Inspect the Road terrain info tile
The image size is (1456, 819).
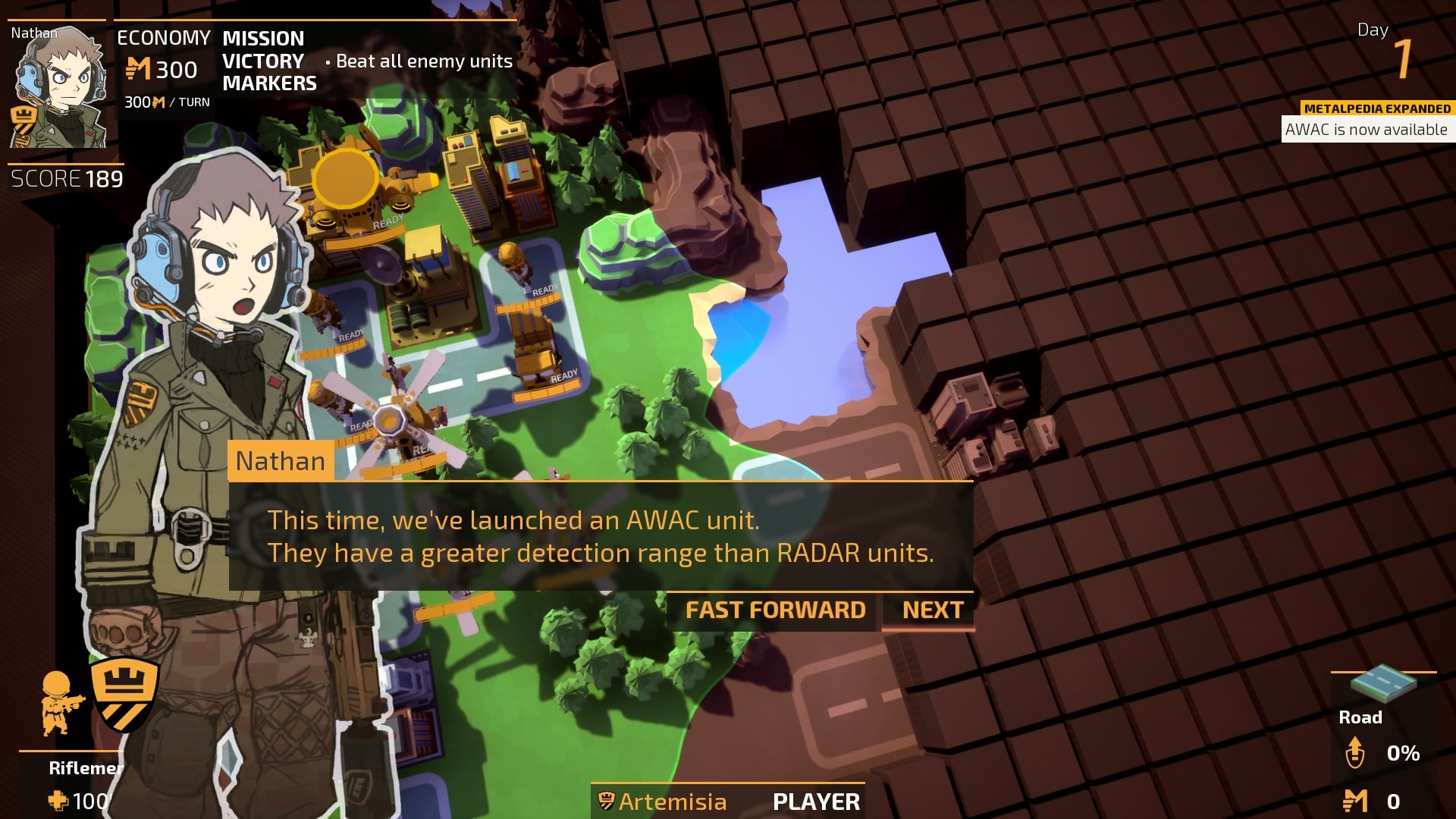pos(1382,685)
